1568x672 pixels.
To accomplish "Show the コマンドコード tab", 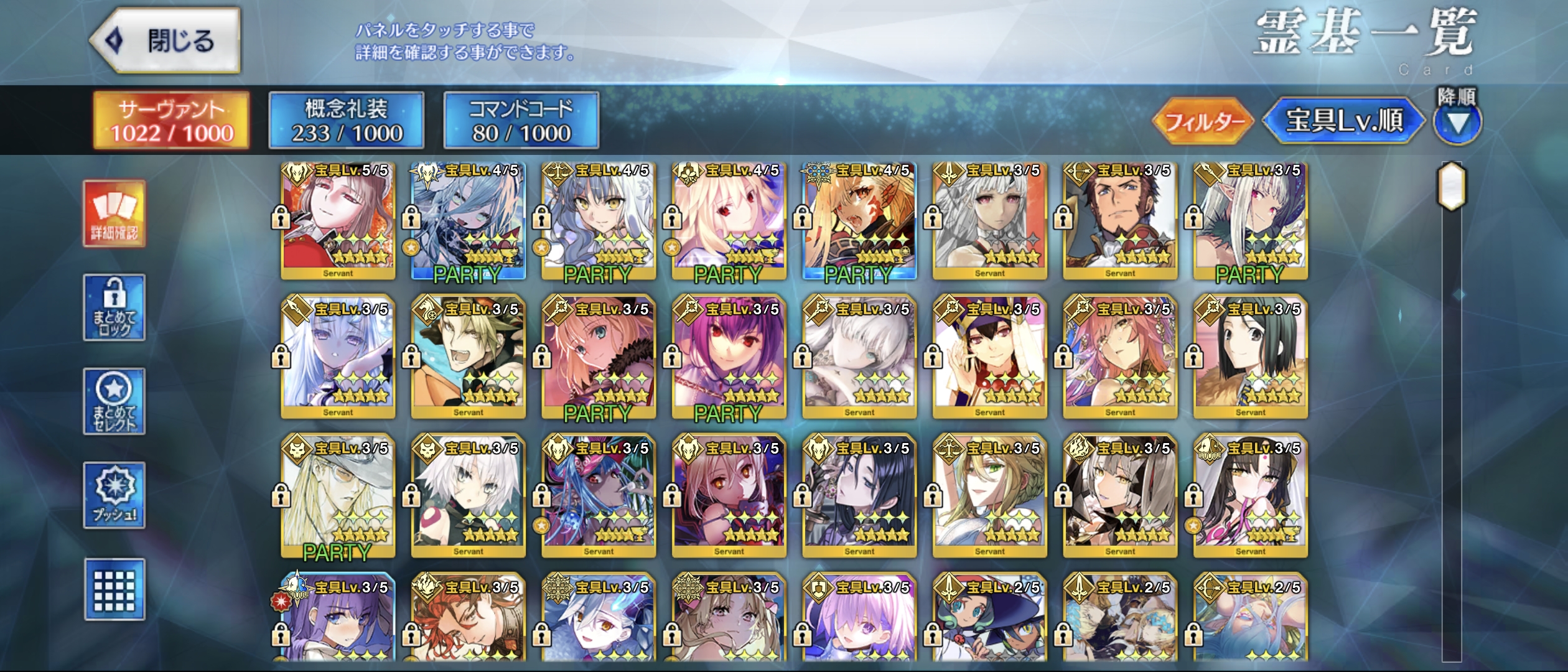I will (521, 121).
